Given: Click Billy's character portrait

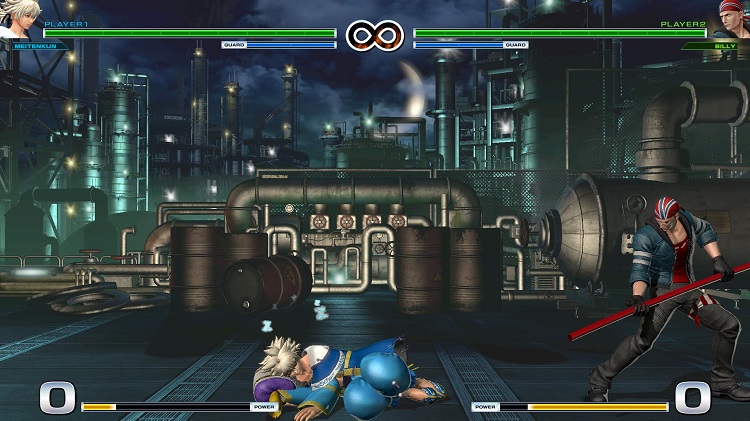Looking at the screenshot, I should [x=731, y=17].
